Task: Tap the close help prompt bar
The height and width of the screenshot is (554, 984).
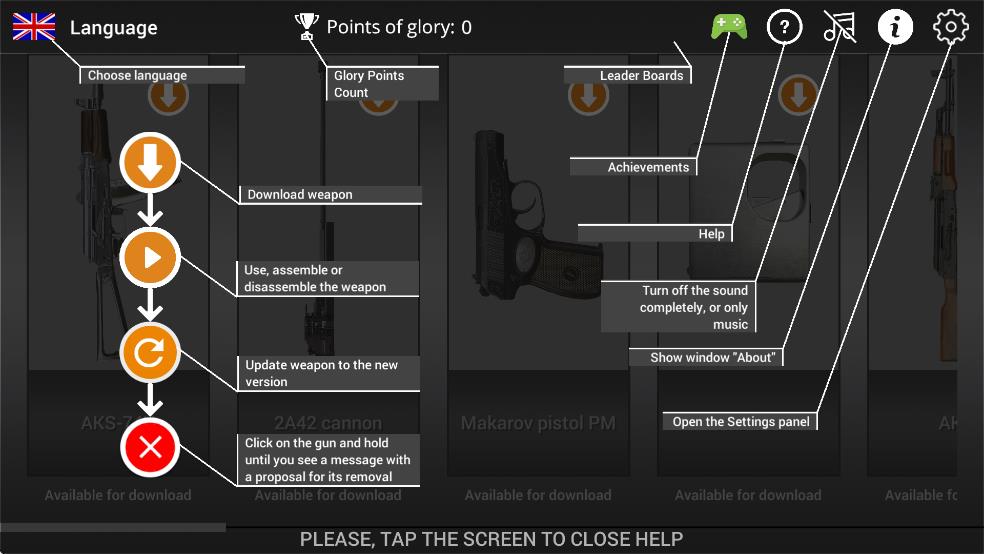Action: pyautogui.click(x=492, y=539)
